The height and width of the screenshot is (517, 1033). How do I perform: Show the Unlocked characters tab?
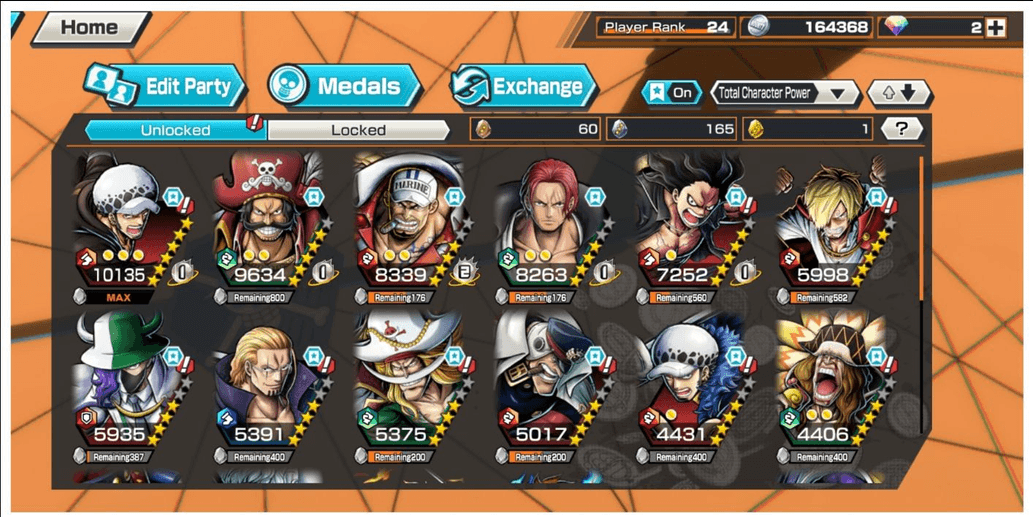coord(175,130)
